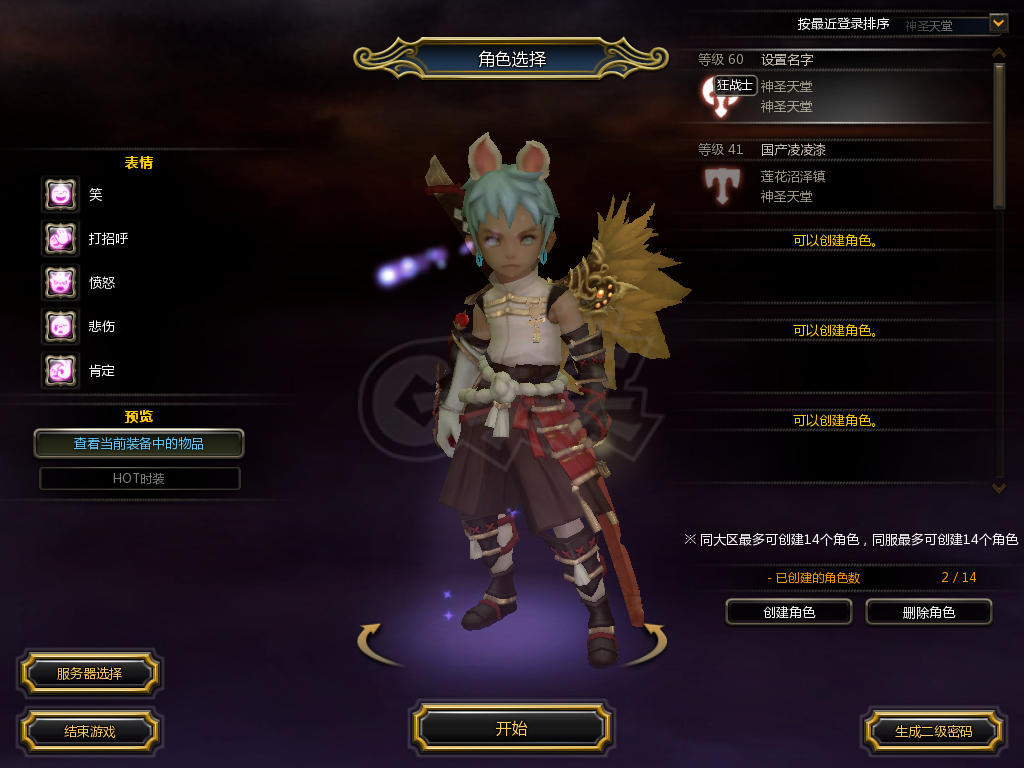Preview the HOT时装 costume
This screenshot has width=1024, height=768.
coord(139,478)
